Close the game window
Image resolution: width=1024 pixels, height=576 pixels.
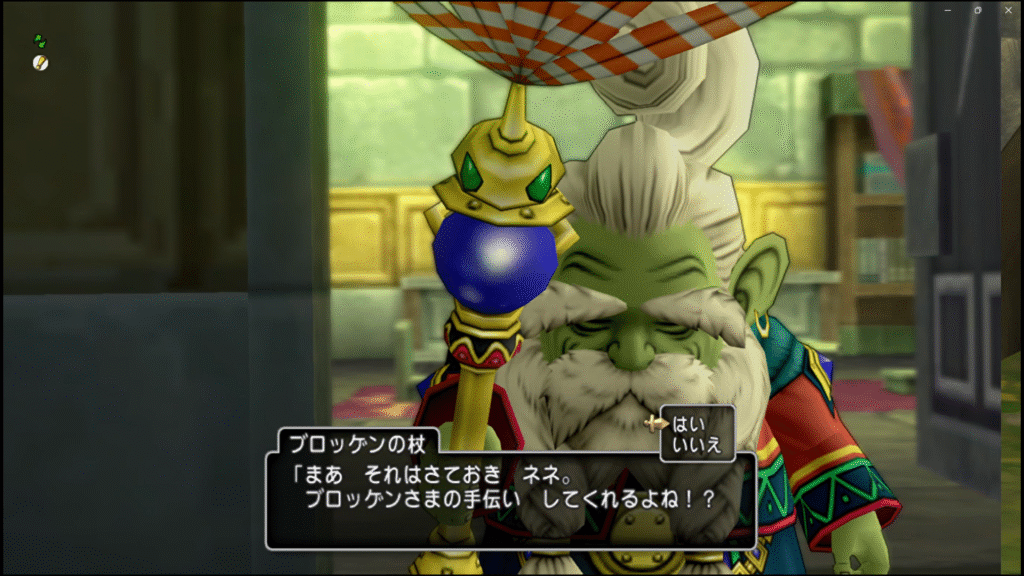click(x=1008, y=9)
